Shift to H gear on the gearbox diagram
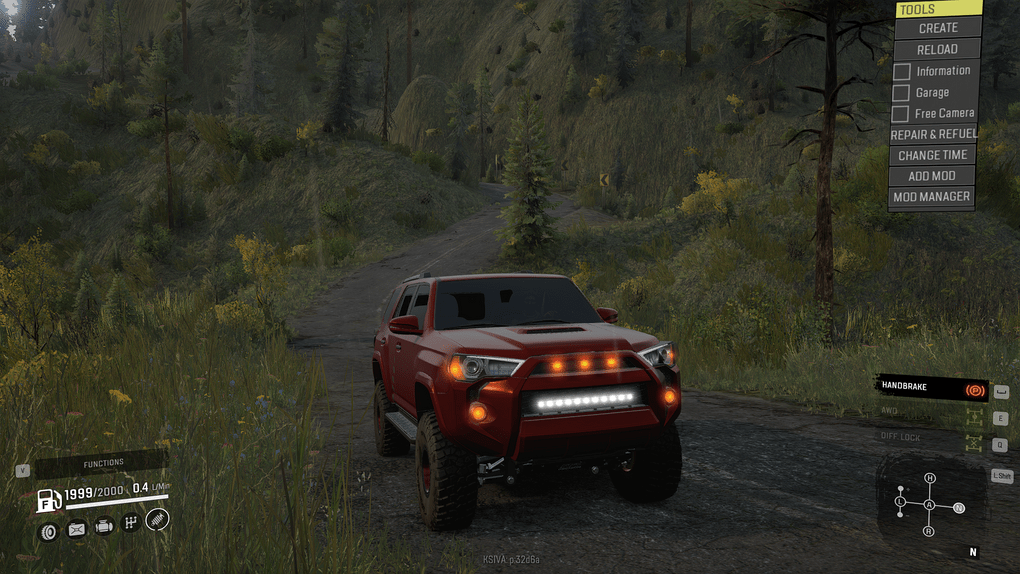This screenshot has height=574, width=1020. (929, 478)
